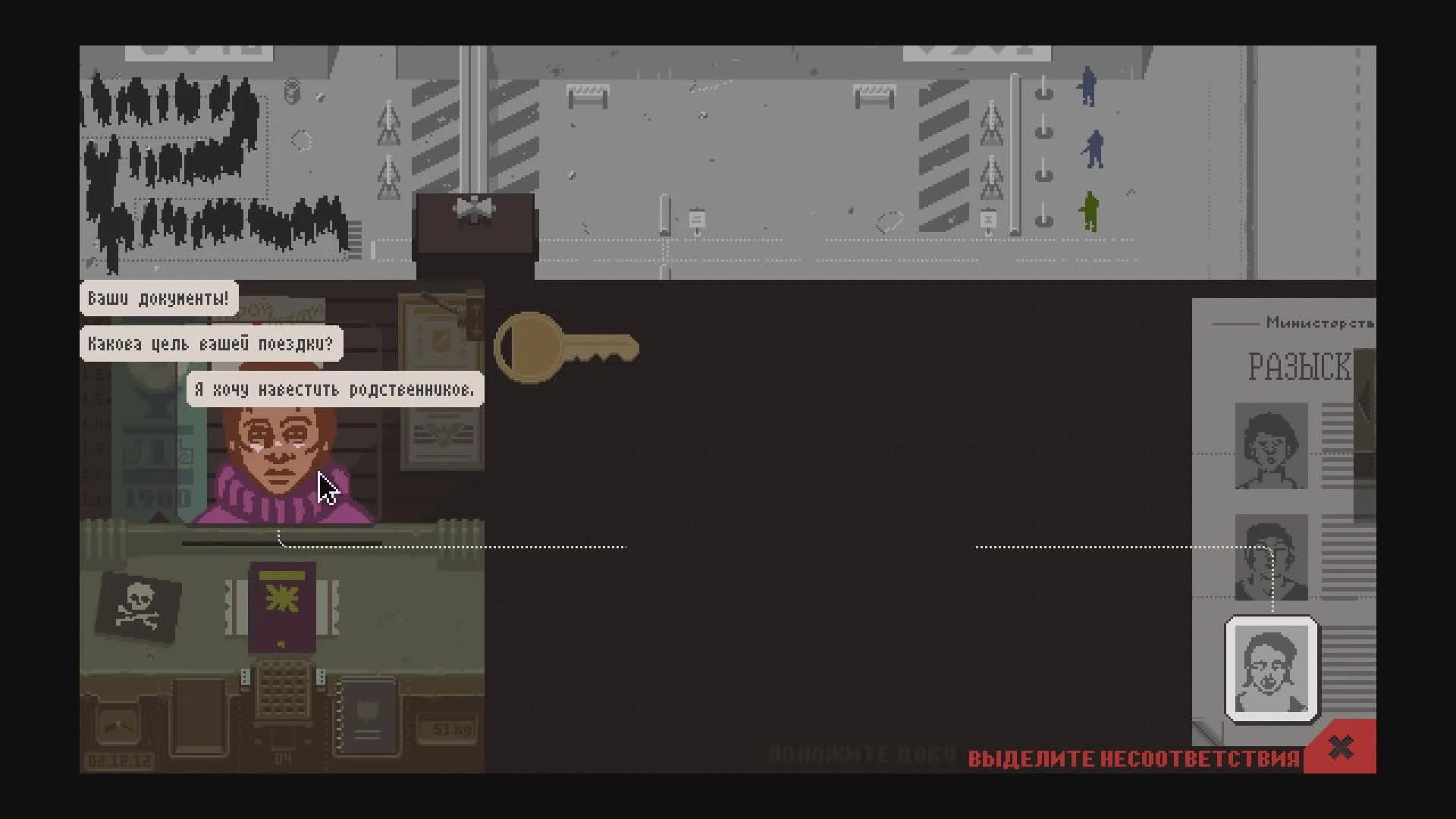Click the traveler's face in the booth window
Screen dimensions: 1456x819
point(281,447)
